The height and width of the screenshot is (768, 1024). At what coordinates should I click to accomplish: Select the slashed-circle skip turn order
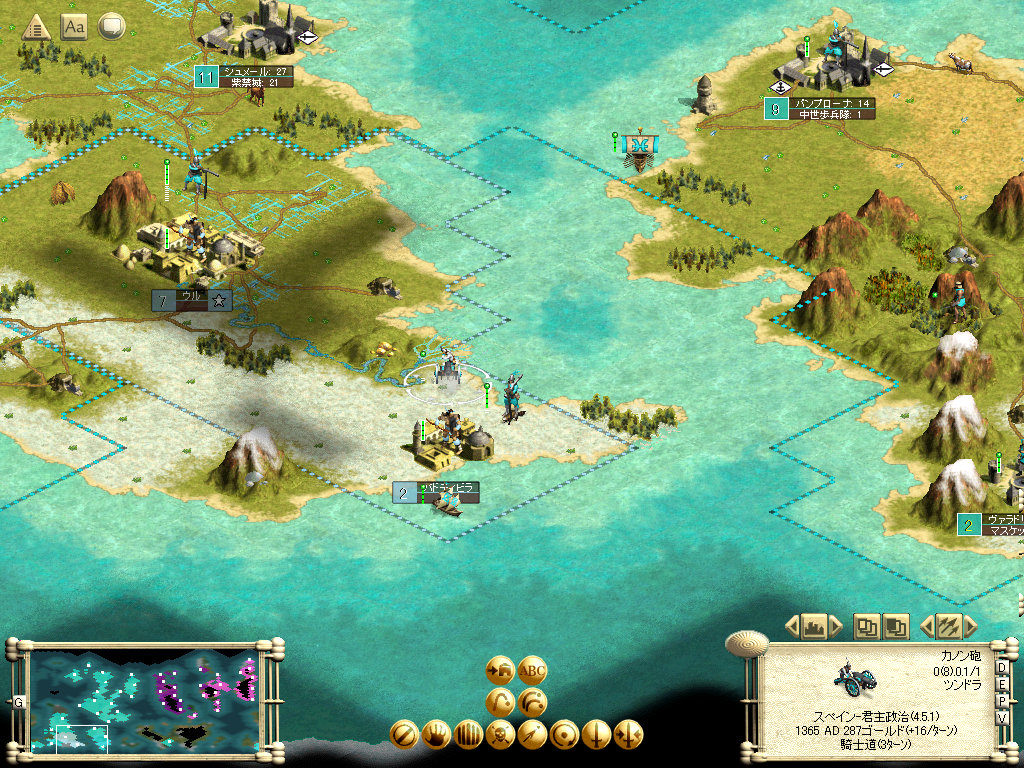[x=404, y=735]
